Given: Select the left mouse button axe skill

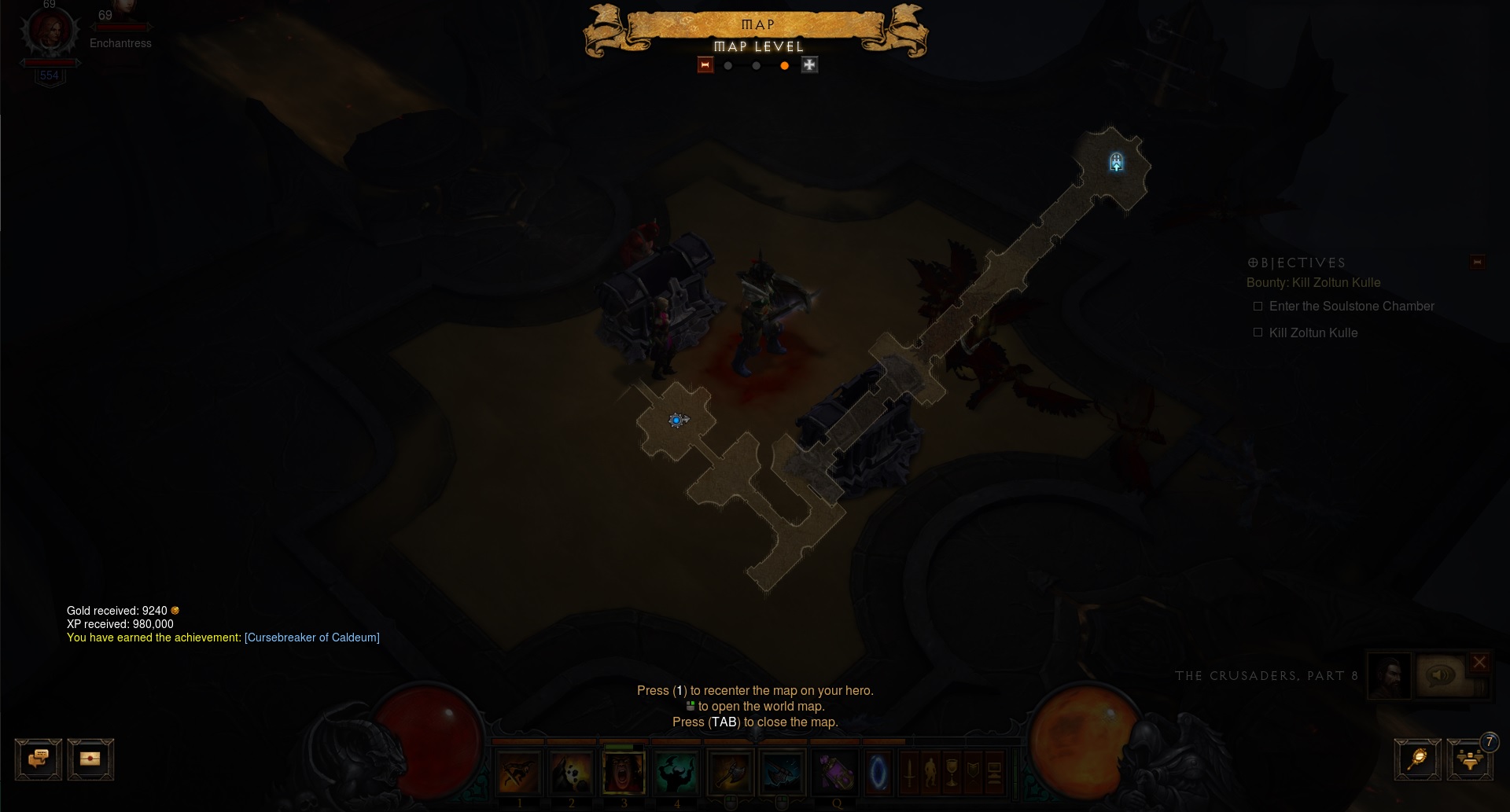Looking at the screenshot, I should tap(730, 772).
